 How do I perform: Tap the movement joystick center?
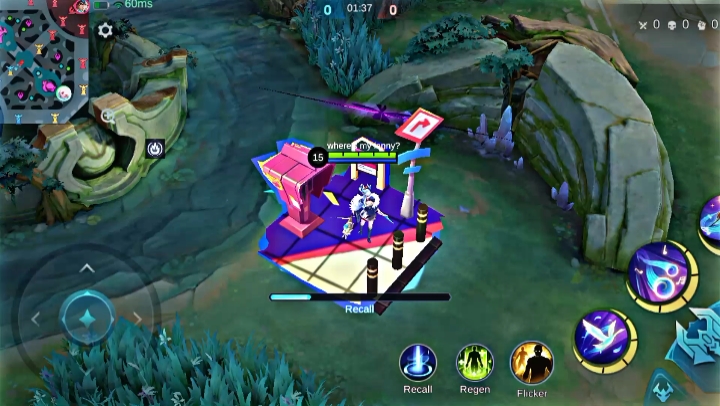87,318
